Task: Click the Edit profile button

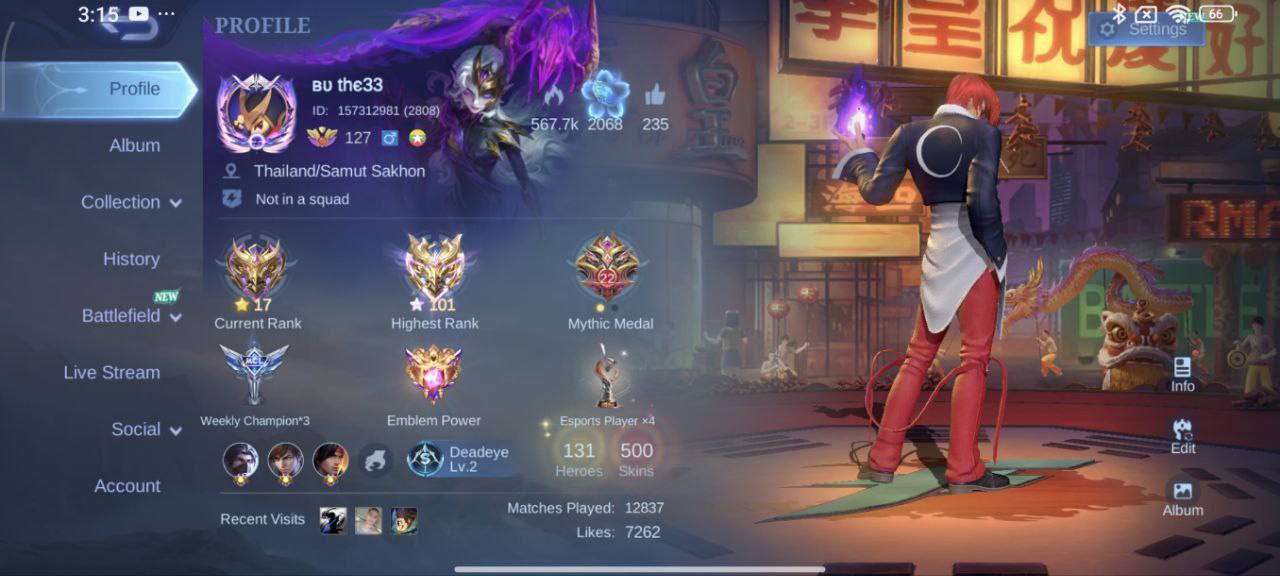Action: (1183, 436)
